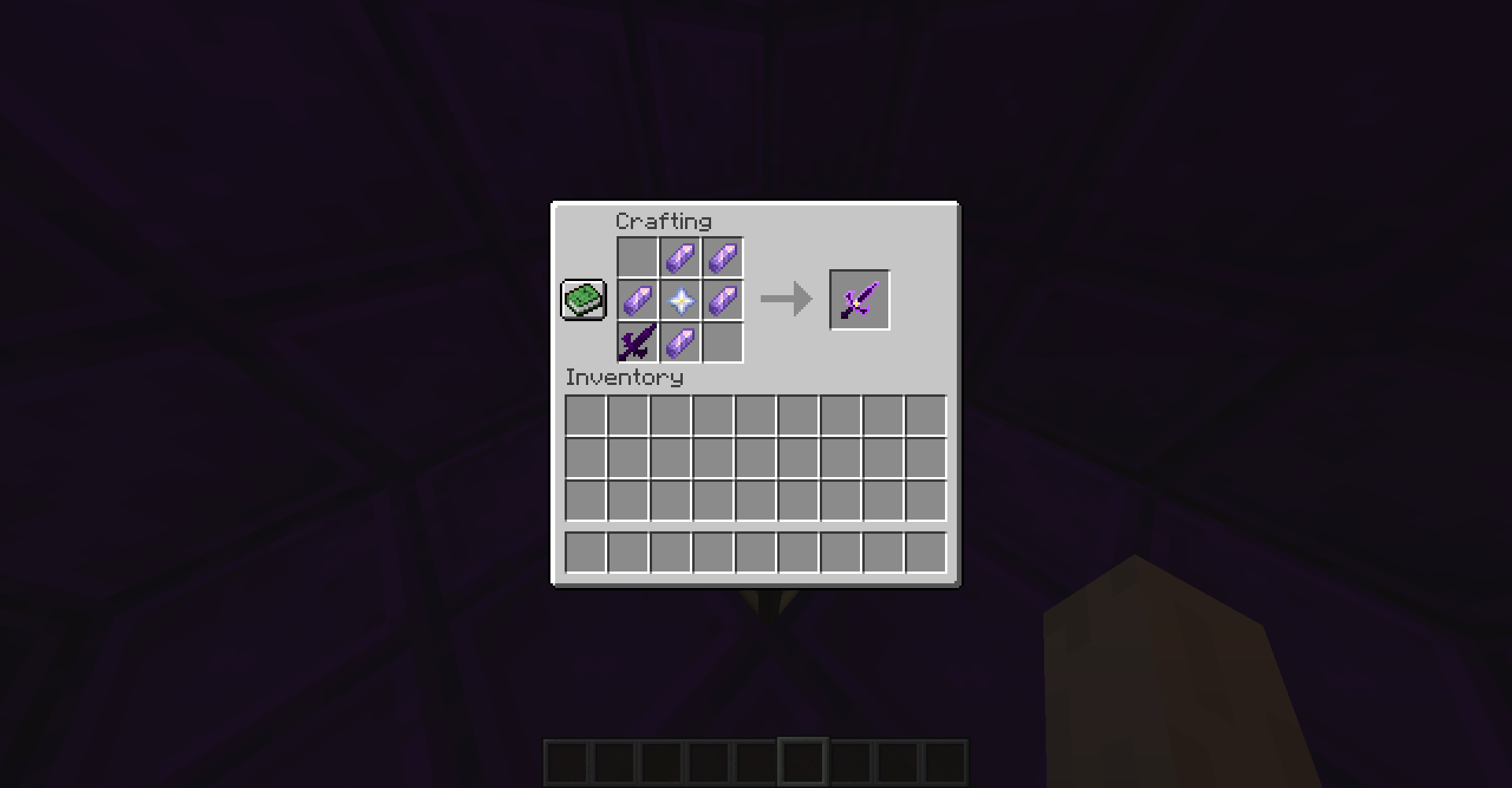Grab the shard in the middle-right crafting slot
Image resolution: width=1512 pixels, height=788 pixels.
[721, 299]
